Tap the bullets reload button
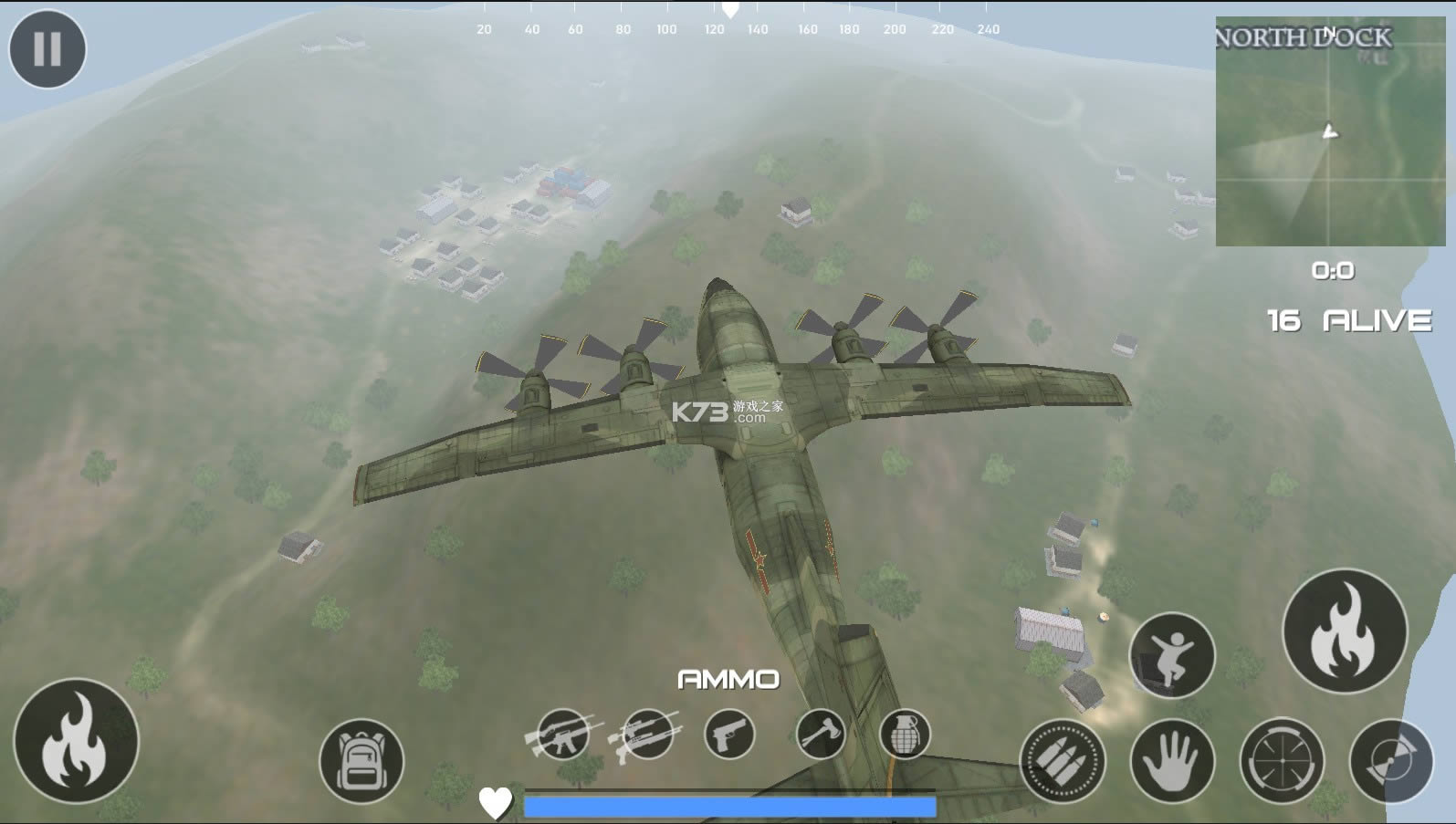 (x=1063, y=761)
